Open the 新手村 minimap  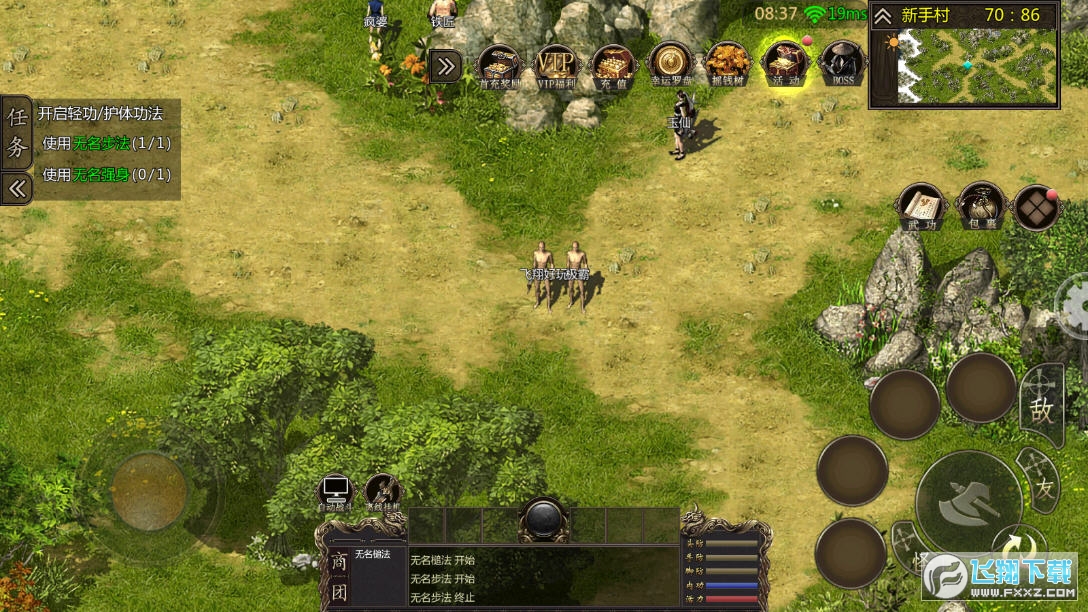tap(977, 66)
